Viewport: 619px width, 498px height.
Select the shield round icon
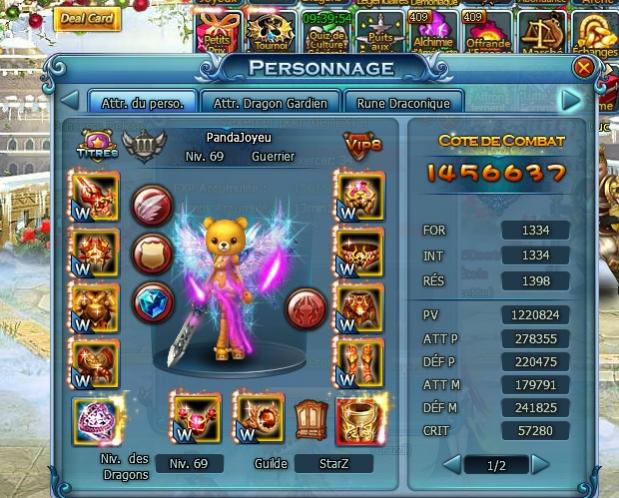[152, 252]
